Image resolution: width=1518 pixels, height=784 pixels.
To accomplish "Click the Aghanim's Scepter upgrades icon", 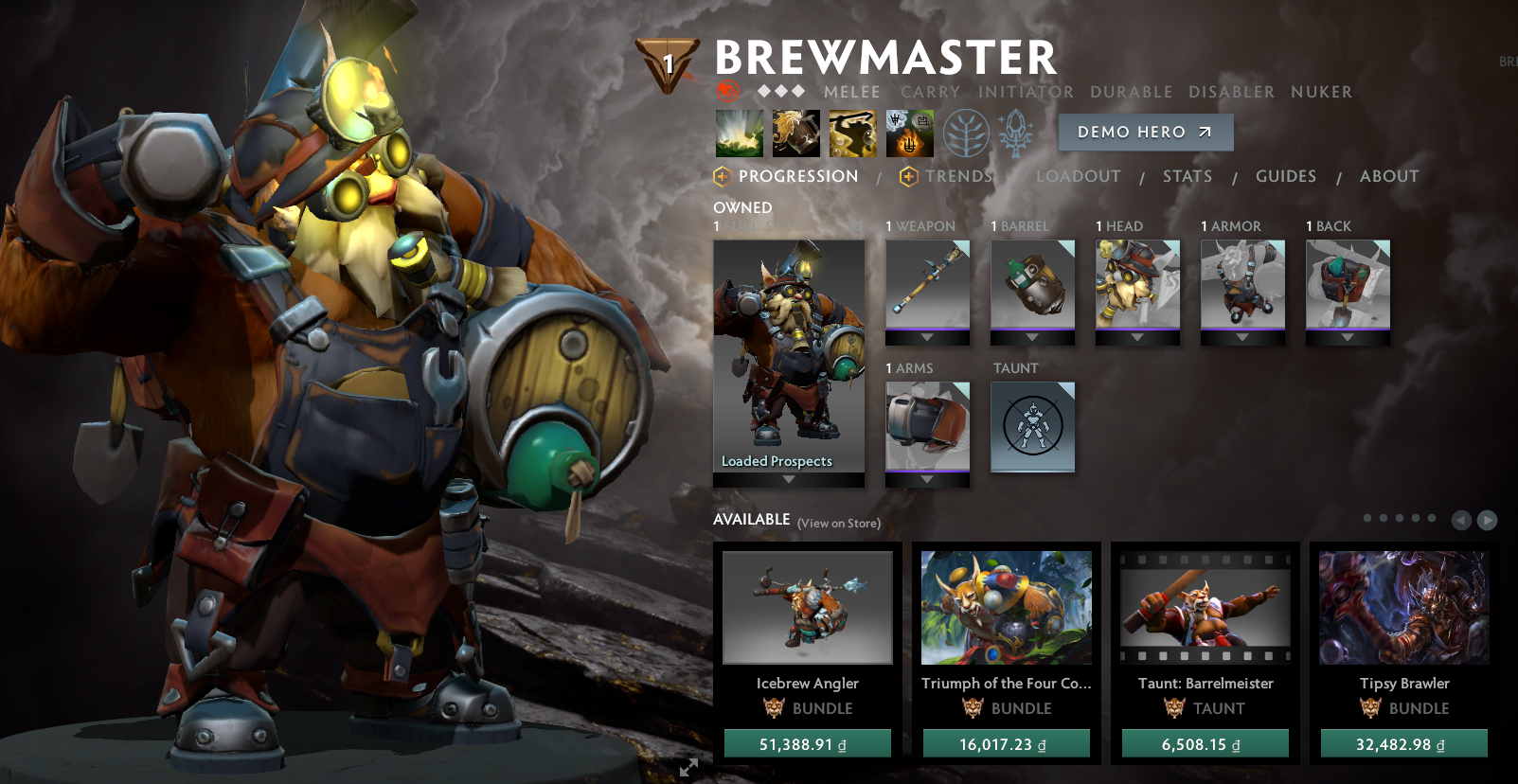I will 1015,133.
